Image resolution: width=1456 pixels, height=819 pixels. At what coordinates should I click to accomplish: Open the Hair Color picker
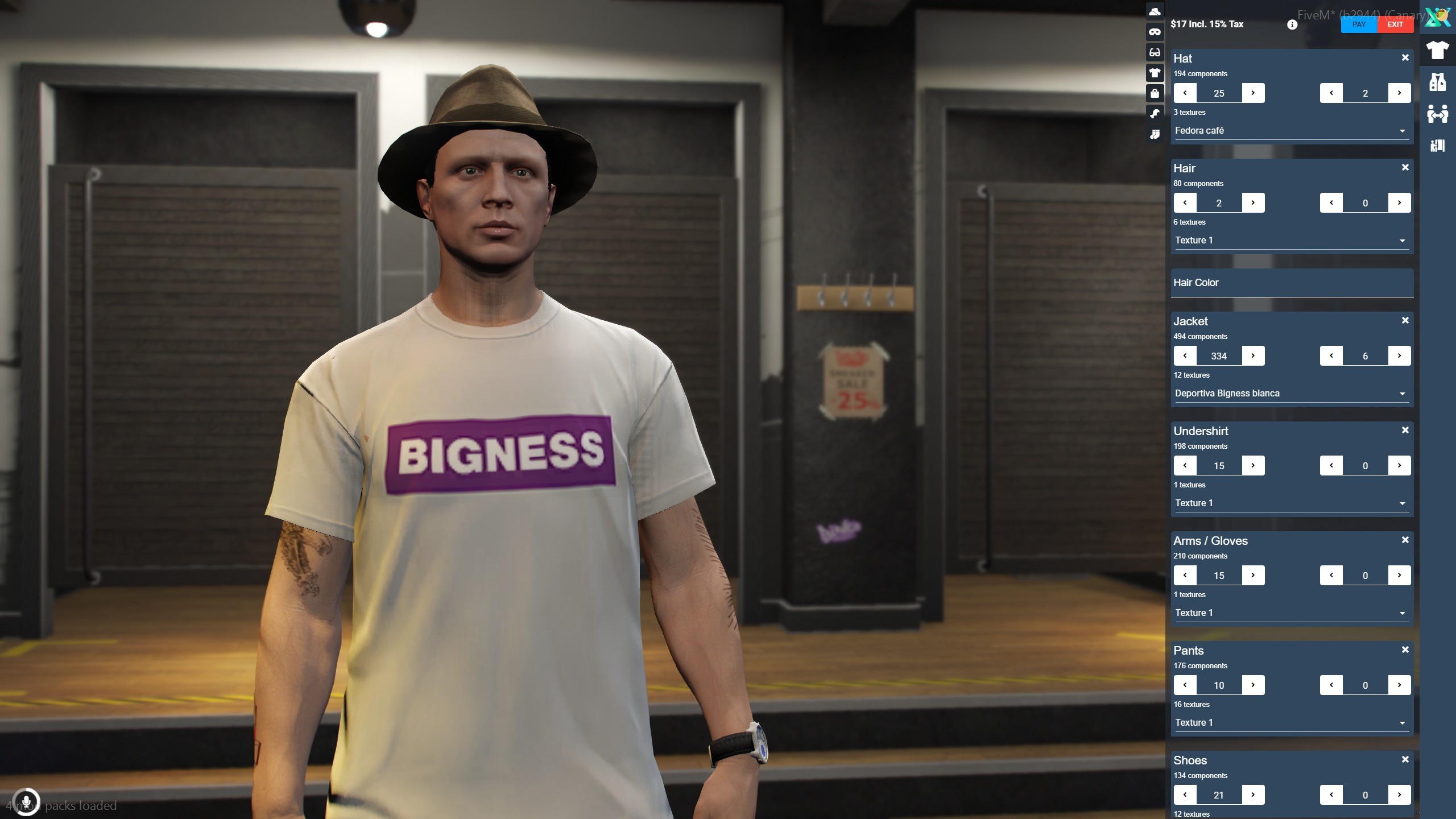[x=1291, y=283]
